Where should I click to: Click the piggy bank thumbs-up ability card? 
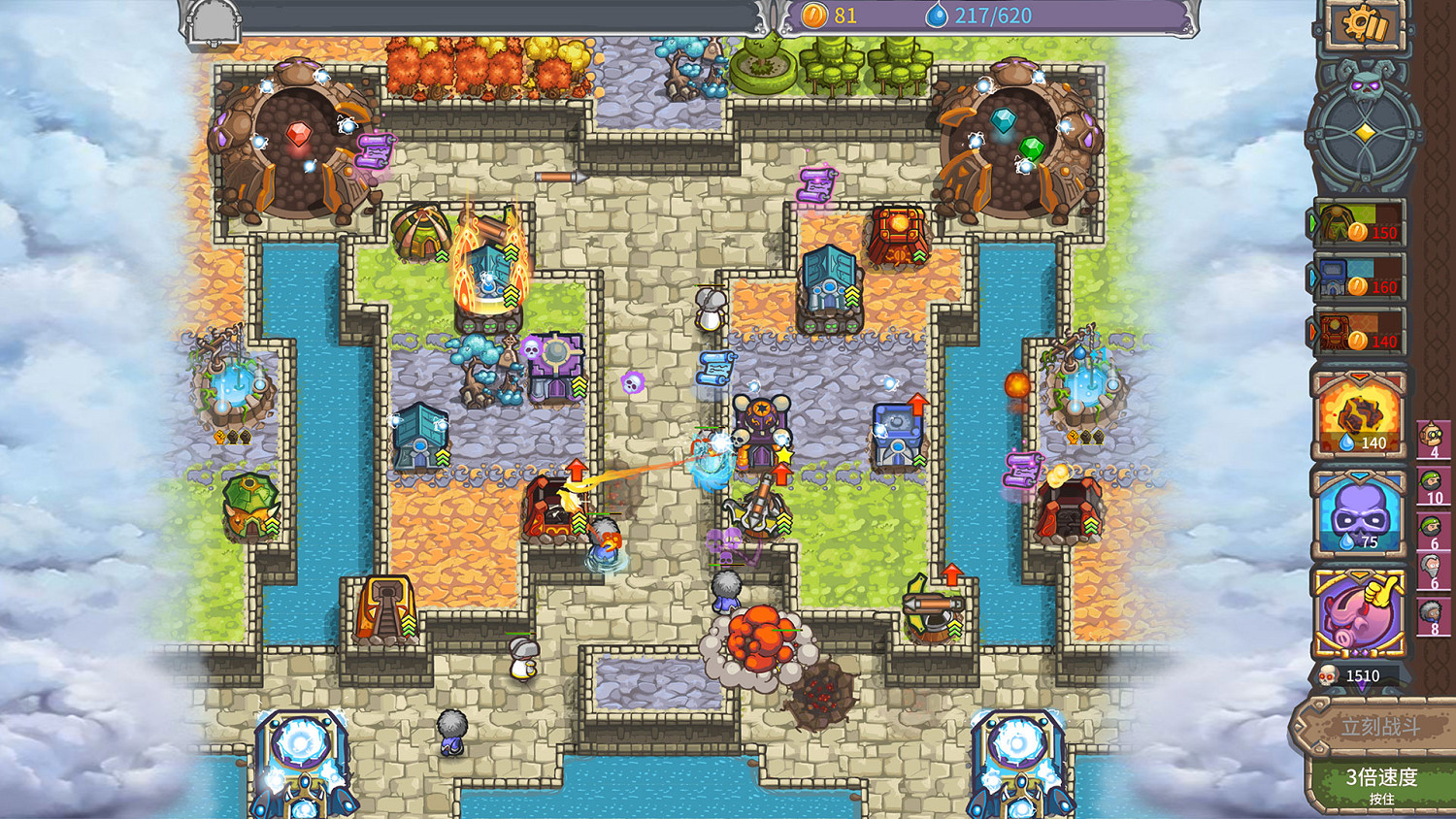pos(1361,609)
